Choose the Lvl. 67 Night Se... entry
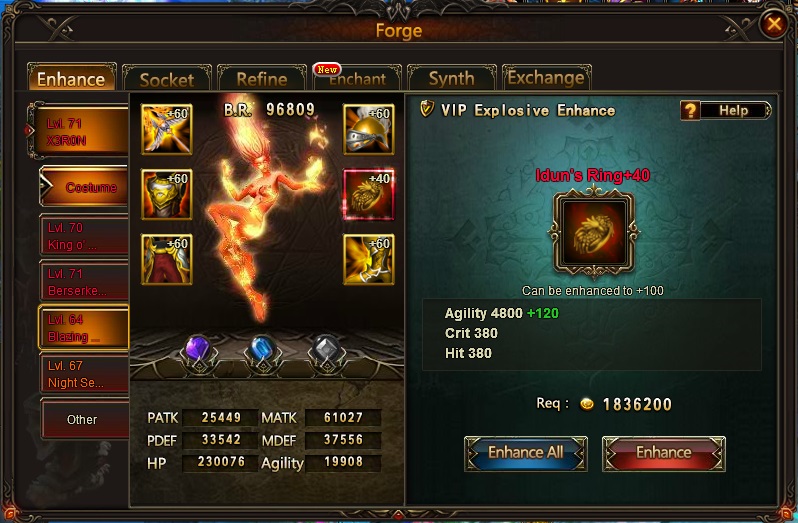This screenshot has width=798, height=523. click(84, 374)
